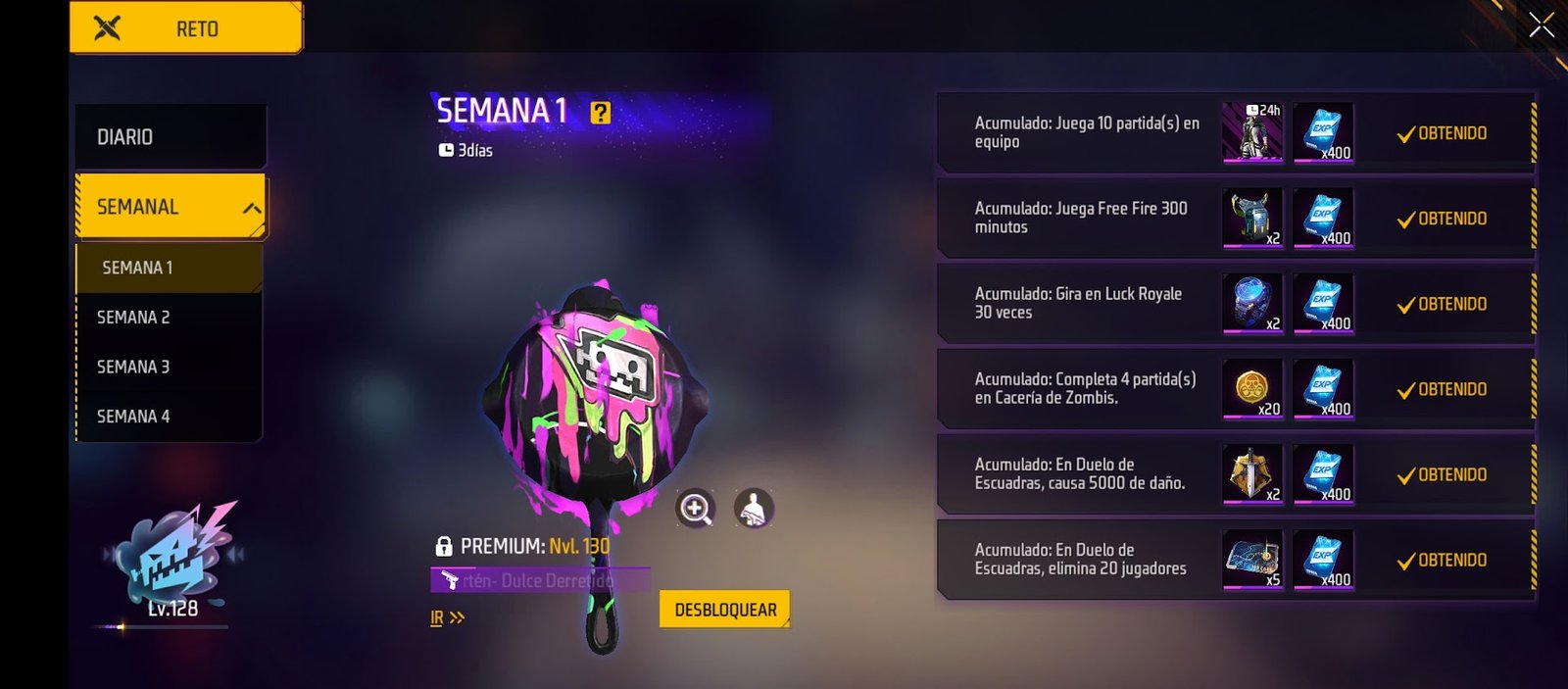Open SEMANA 2 challenges
Screen dimensions: 1568x689
[x=169, y=318]
